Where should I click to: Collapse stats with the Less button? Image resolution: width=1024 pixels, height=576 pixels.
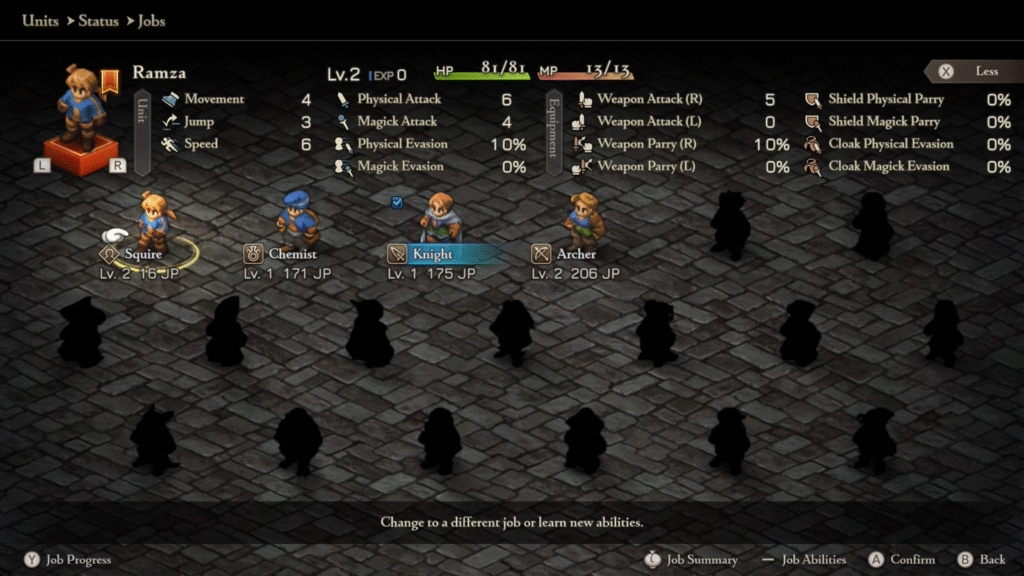(x=974, y=72)
